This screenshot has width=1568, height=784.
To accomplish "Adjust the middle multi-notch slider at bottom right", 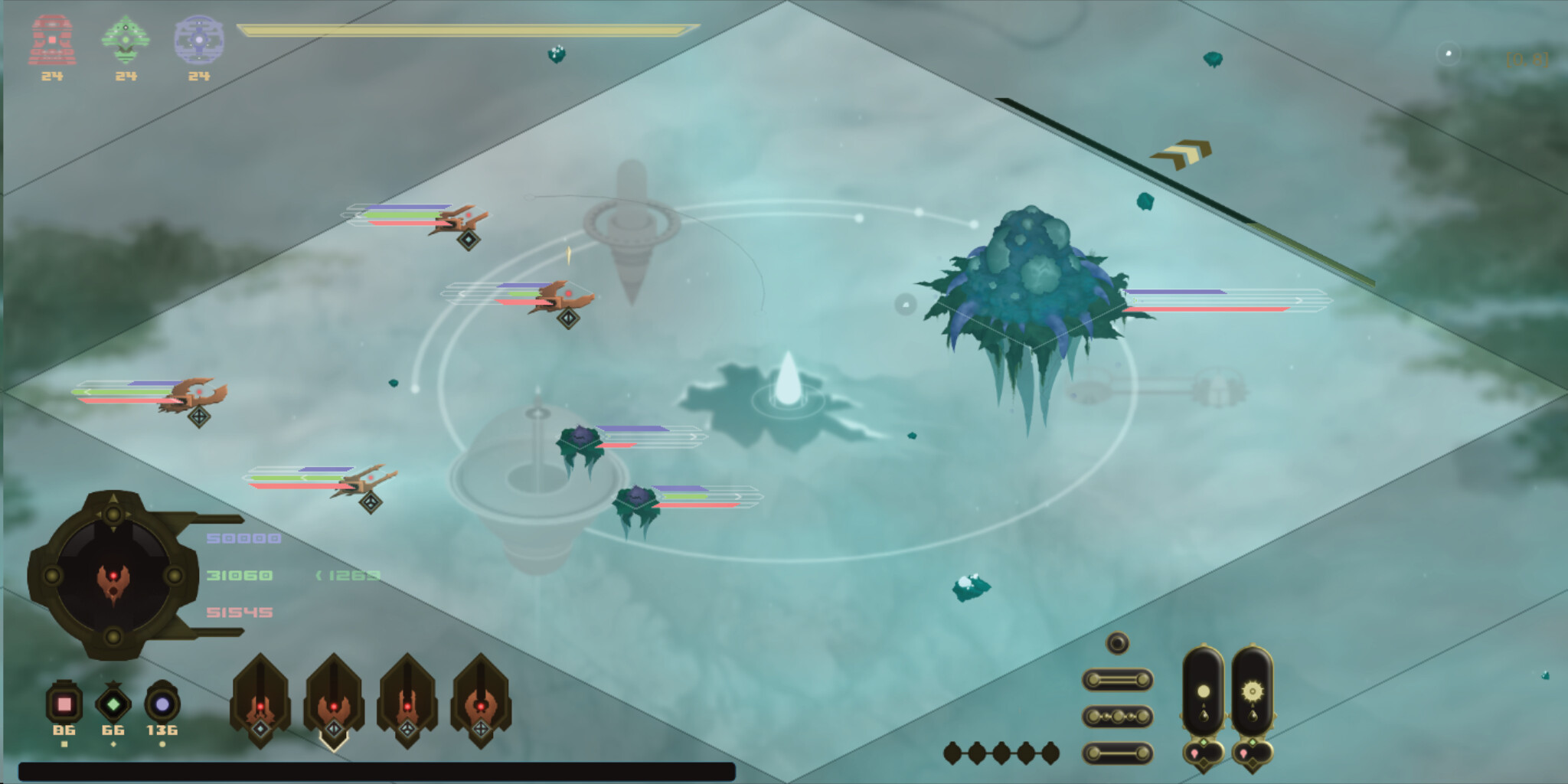I will pos(1118,716).
